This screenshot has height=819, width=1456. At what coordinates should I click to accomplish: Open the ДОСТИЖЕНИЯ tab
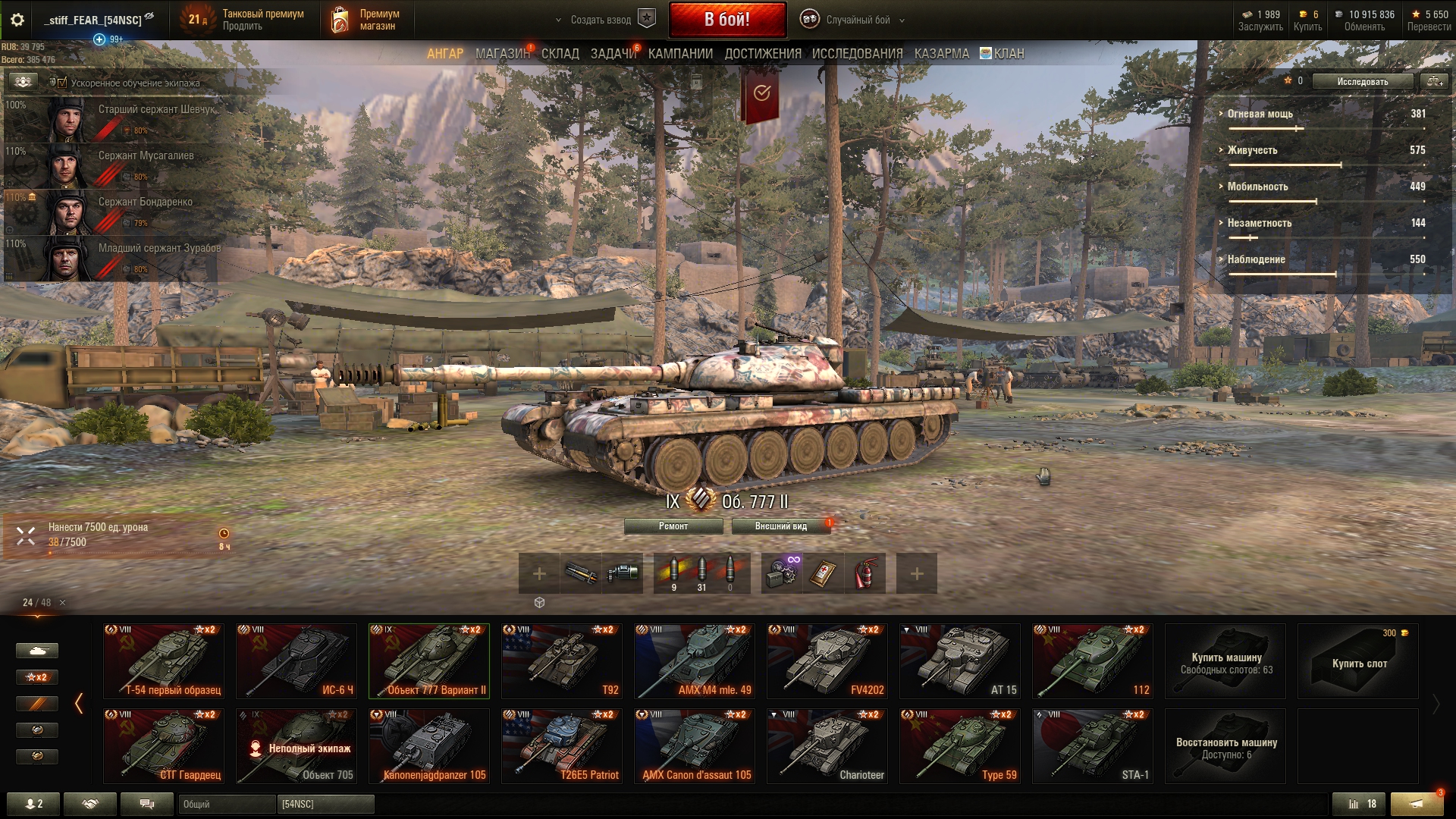point(762,54)
